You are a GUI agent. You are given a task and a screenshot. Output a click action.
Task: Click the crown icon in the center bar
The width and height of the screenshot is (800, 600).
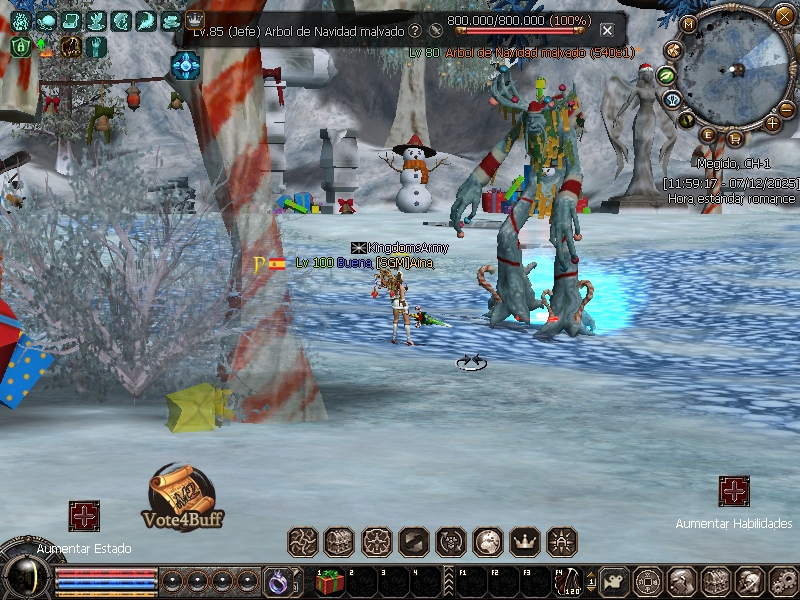525,542
